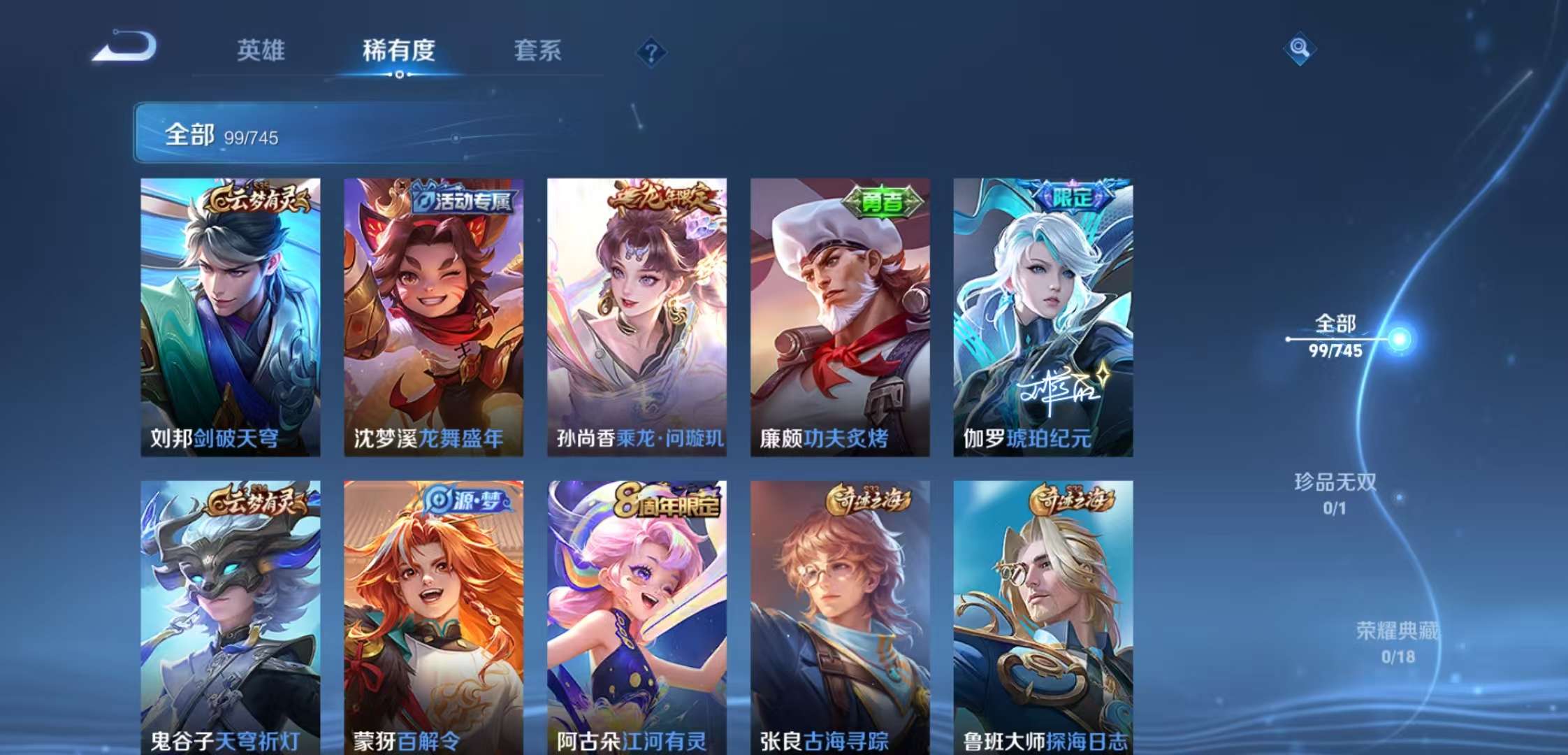Click the 全部 99/745 filter header
Screen dimensions: 1568x755
click(x=224, y=136)
